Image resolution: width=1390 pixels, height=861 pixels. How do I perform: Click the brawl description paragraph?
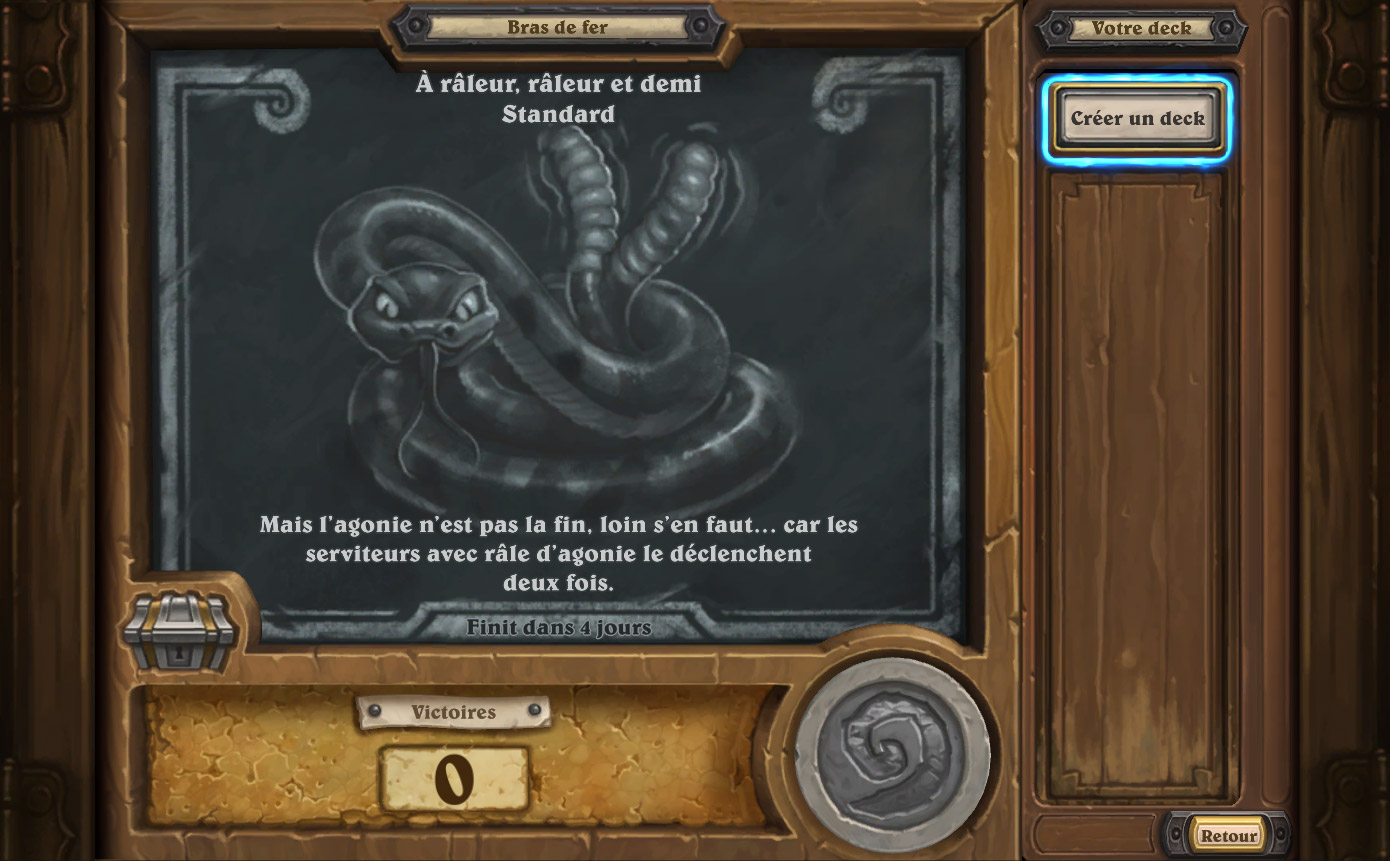[x=560, y=554]
